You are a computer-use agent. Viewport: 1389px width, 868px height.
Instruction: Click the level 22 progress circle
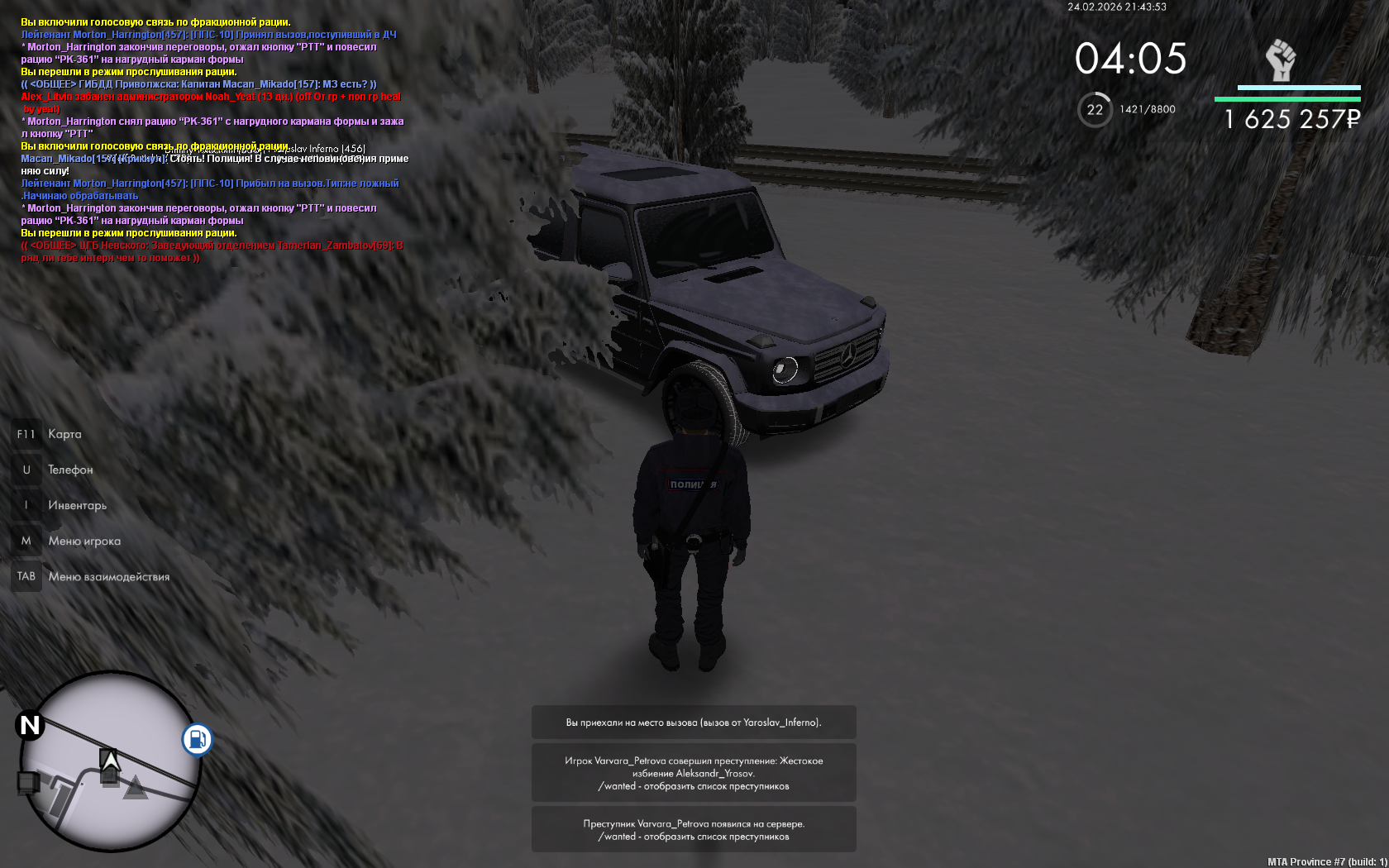[x=1095, y=110]
